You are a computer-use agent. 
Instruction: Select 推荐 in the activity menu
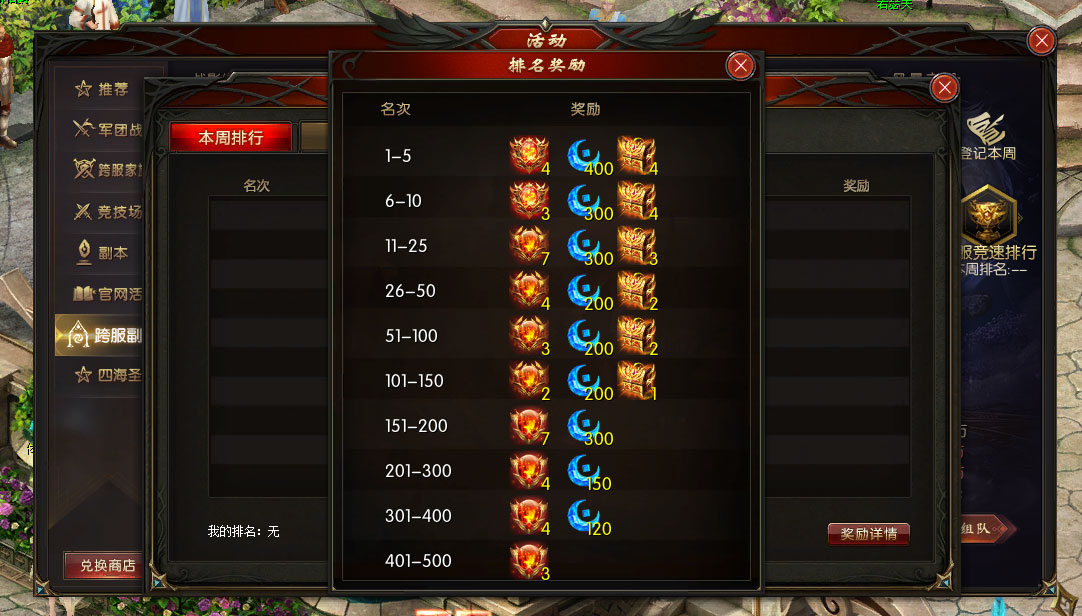tap(103, 89)
